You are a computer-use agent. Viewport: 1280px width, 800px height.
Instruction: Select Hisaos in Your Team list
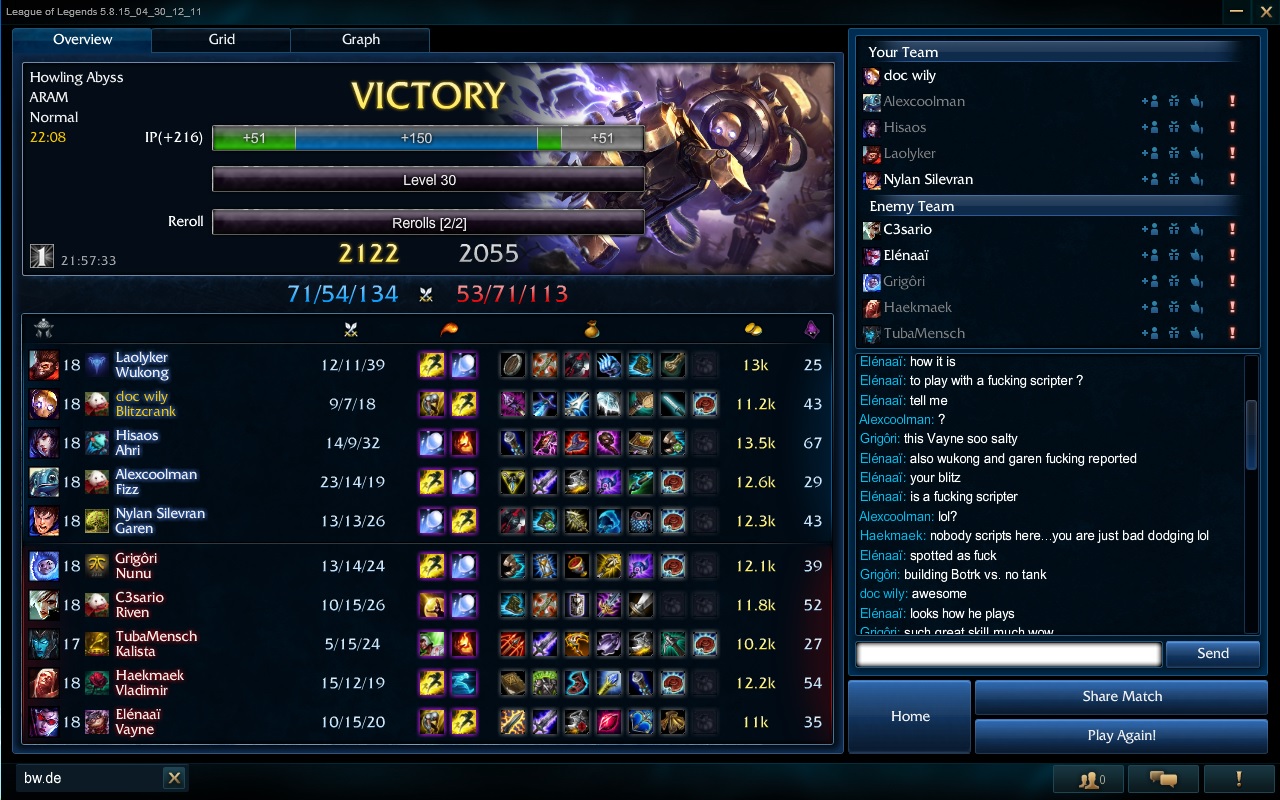904,127
